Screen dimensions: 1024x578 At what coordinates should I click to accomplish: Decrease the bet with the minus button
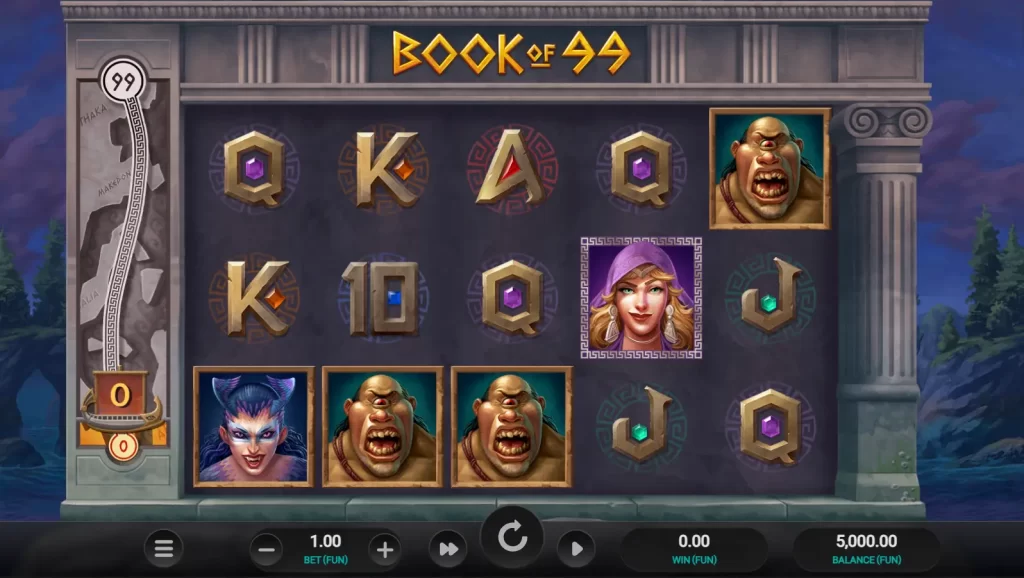click(266, 548)
